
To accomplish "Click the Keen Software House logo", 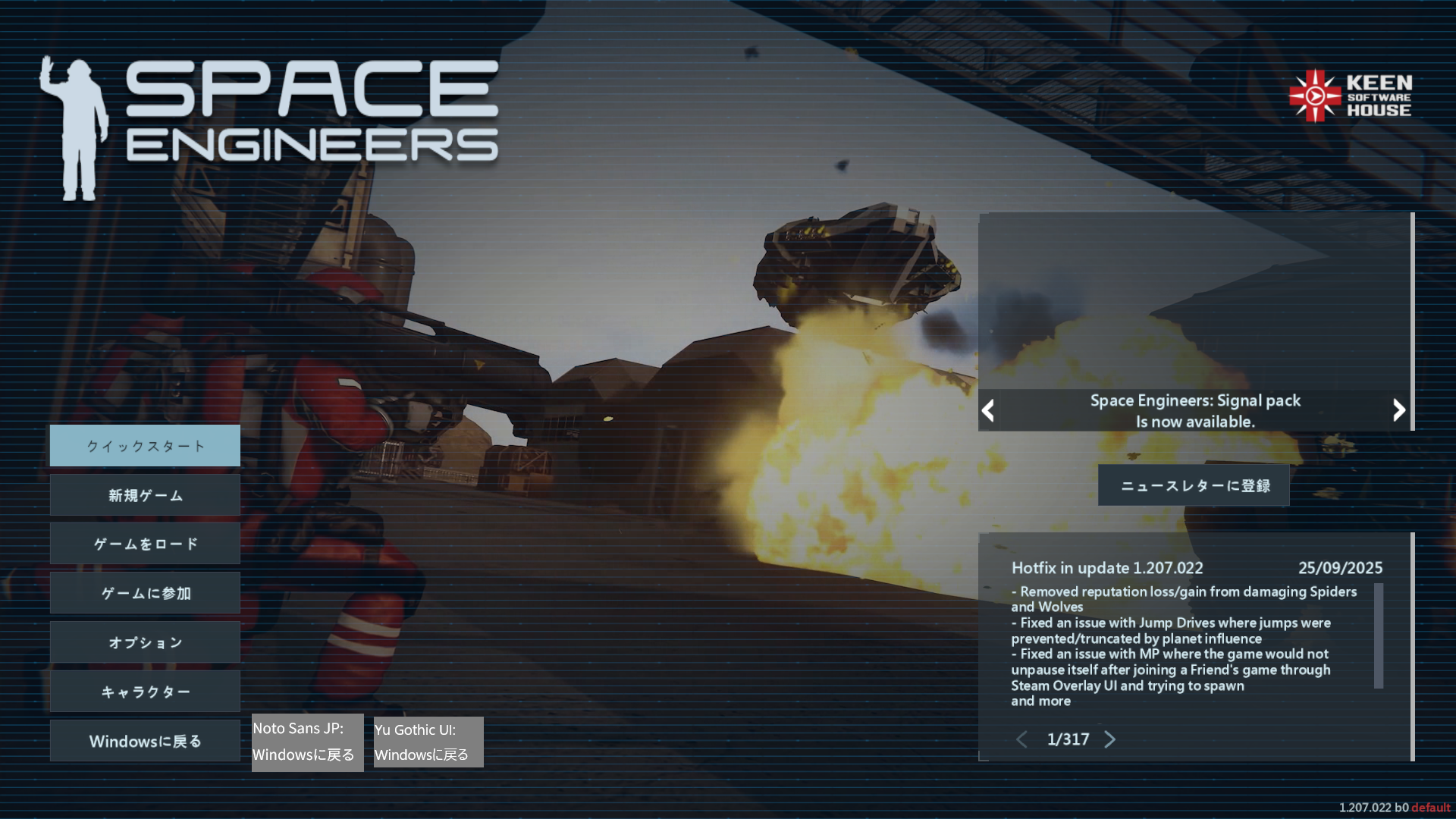I will tap(1351, 96).
